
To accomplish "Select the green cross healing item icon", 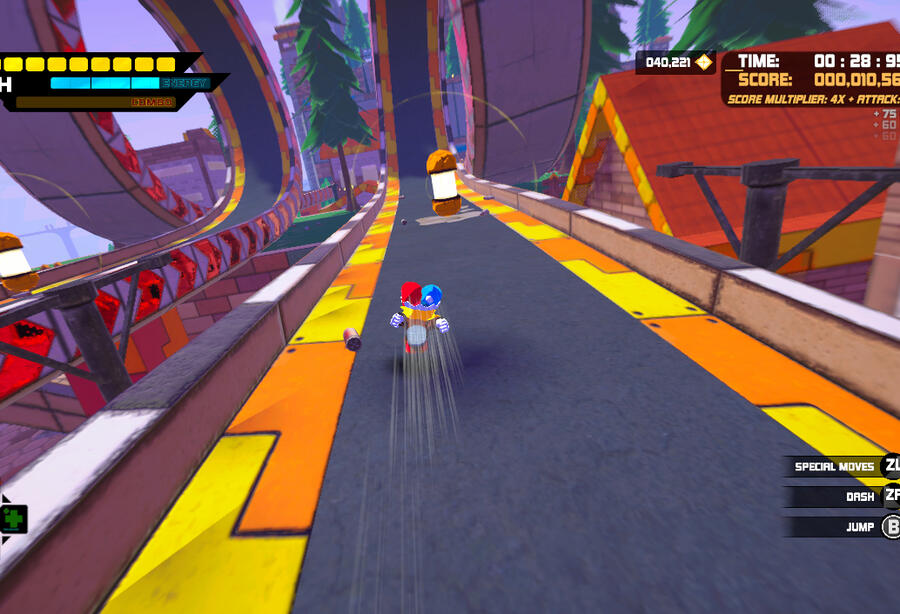I will [x=14, y=518].
